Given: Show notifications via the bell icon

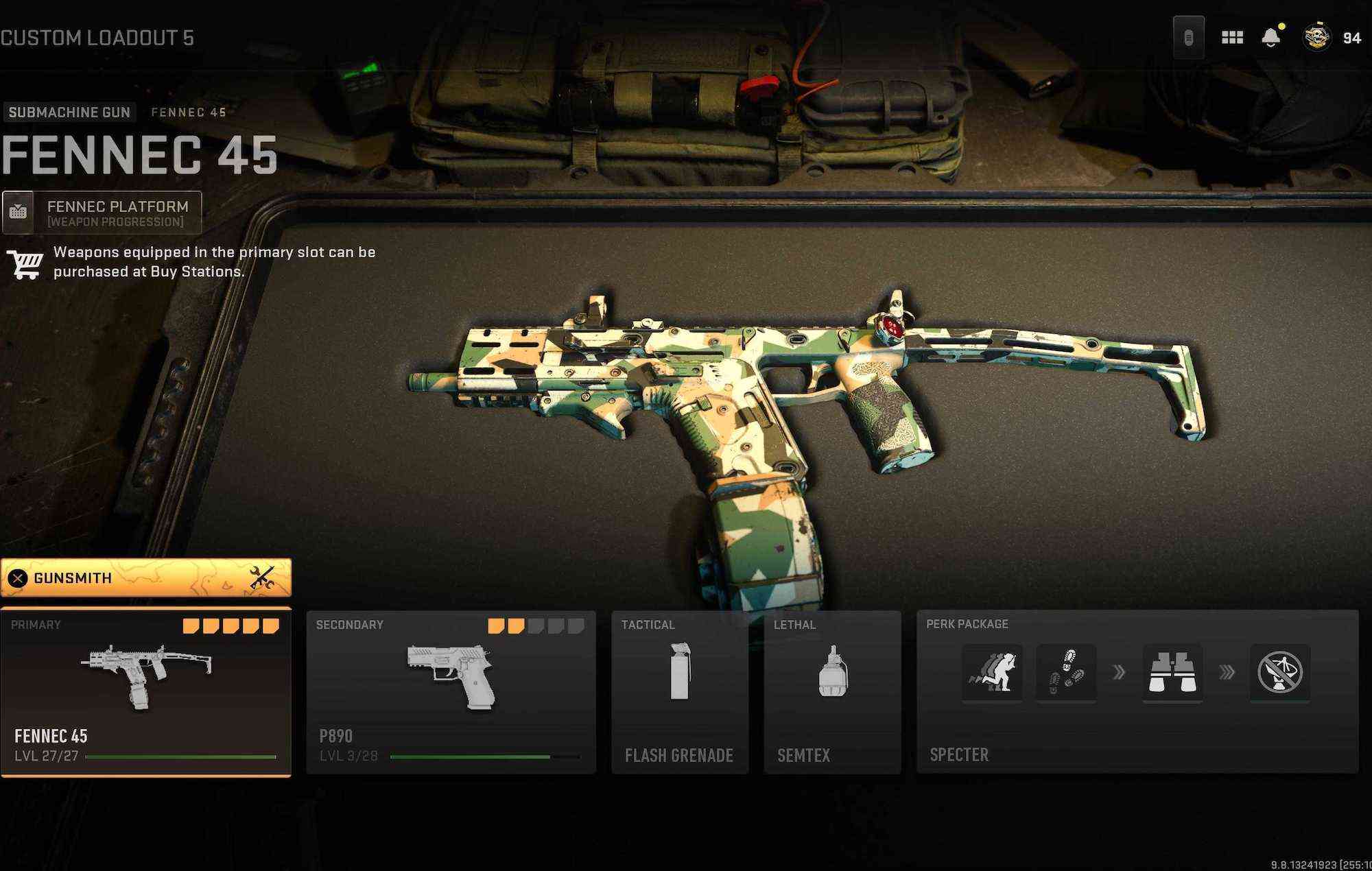Looking at the screenshot, I should click(x=1270, y=38).
